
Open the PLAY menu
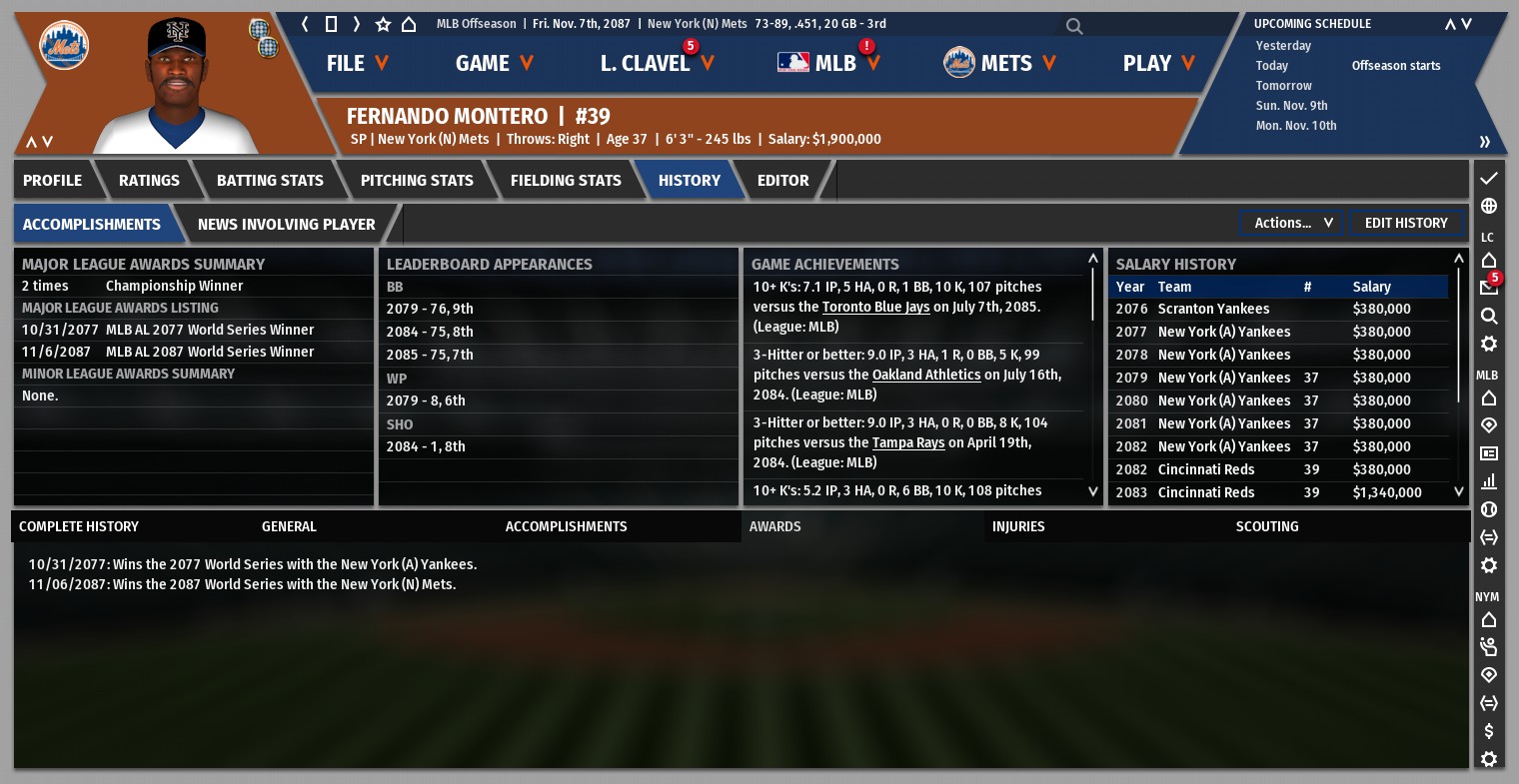coord(1158,64)
